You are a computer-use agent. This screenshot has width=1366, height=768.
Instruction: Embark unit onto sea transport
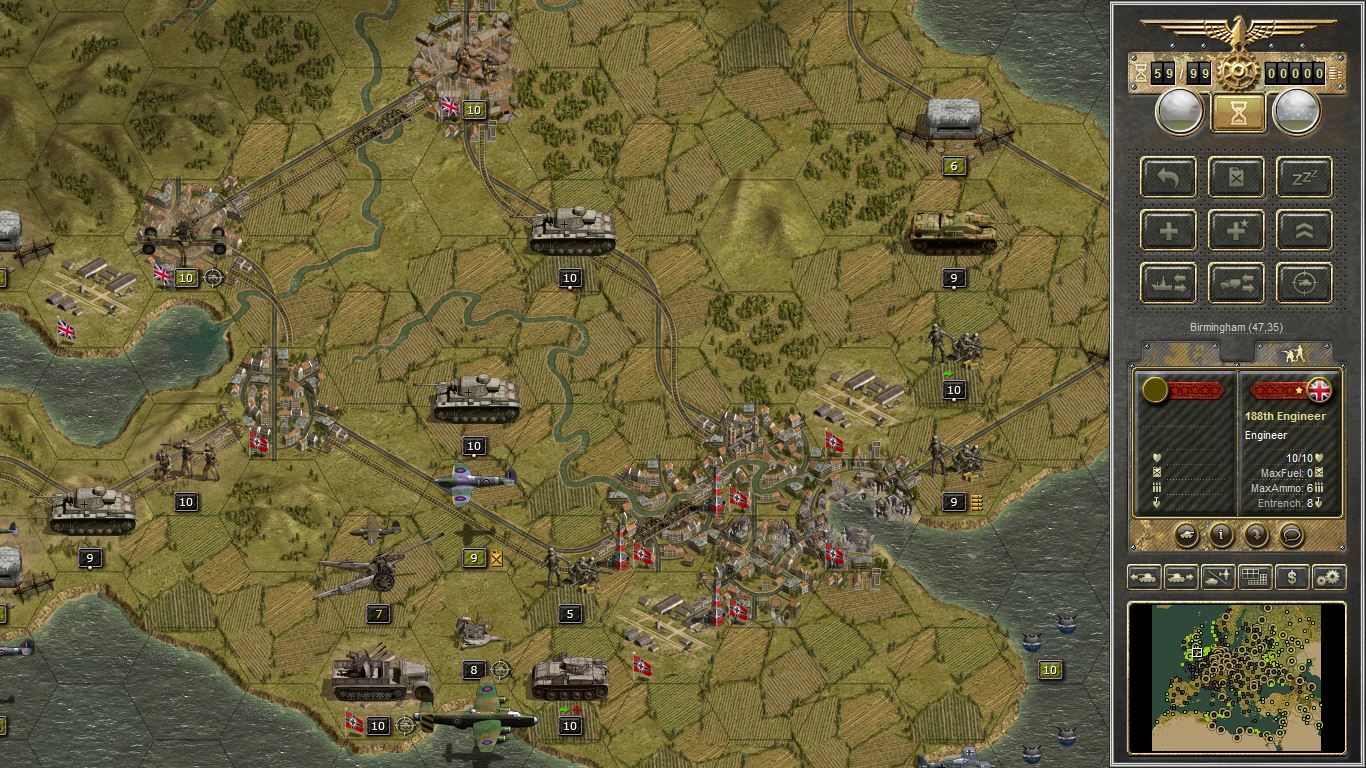pyautogui.click(x=1167, y=282)
